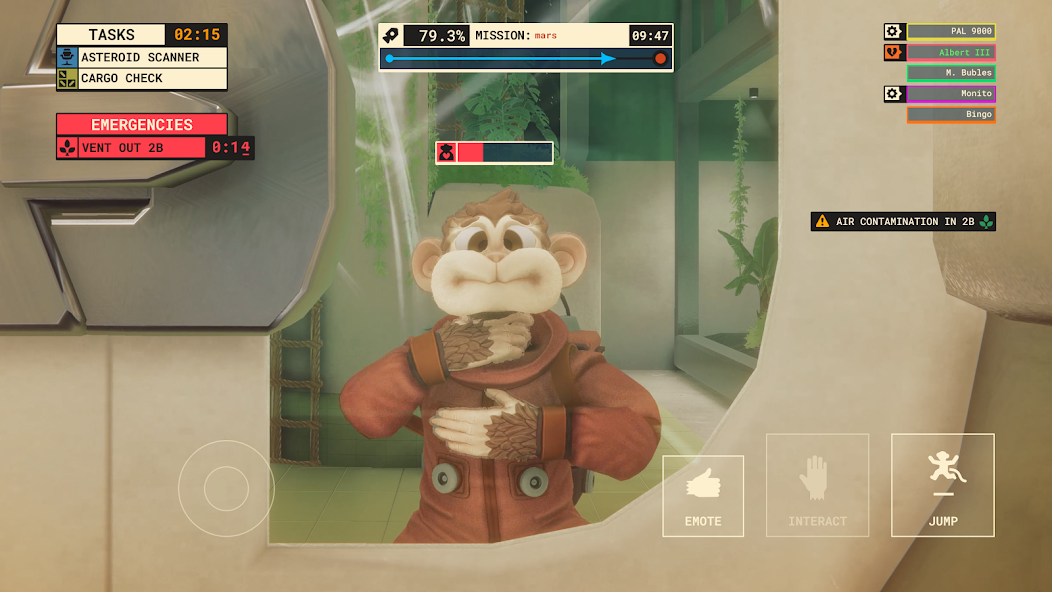The width and height of the screenshot is (1052, 592).
Task: Tap the Interact hand button
Action: click(817, 485)
